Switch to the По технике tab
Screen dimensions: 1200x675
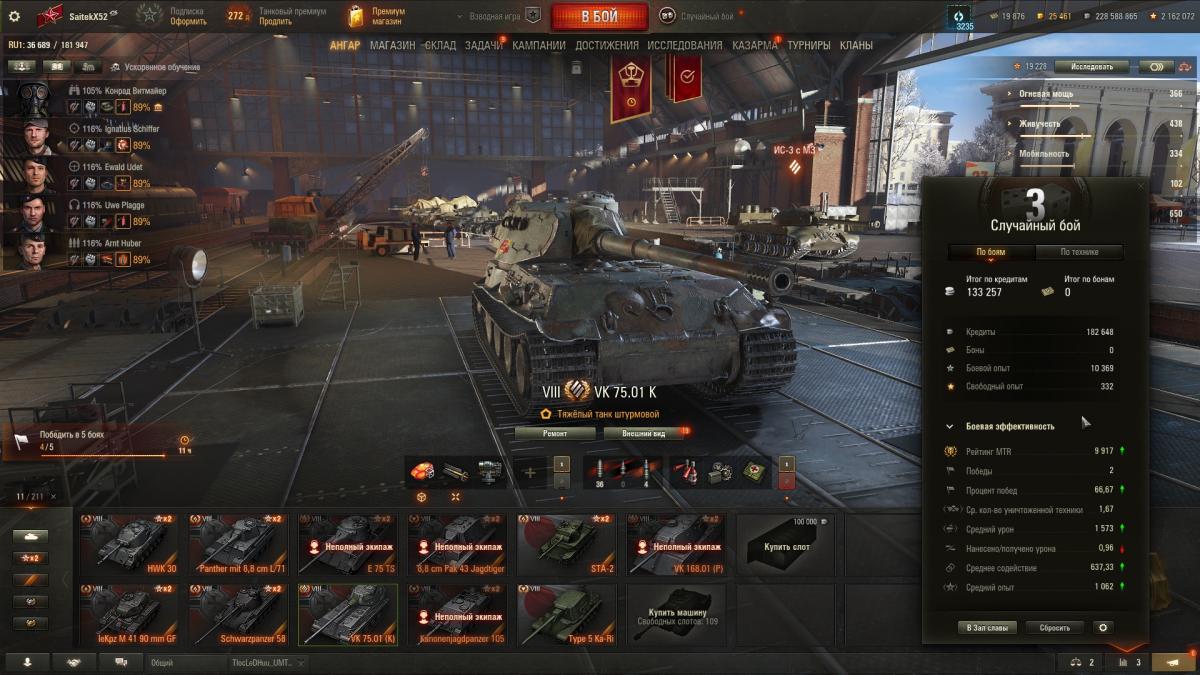click(x=1079, y=252)
